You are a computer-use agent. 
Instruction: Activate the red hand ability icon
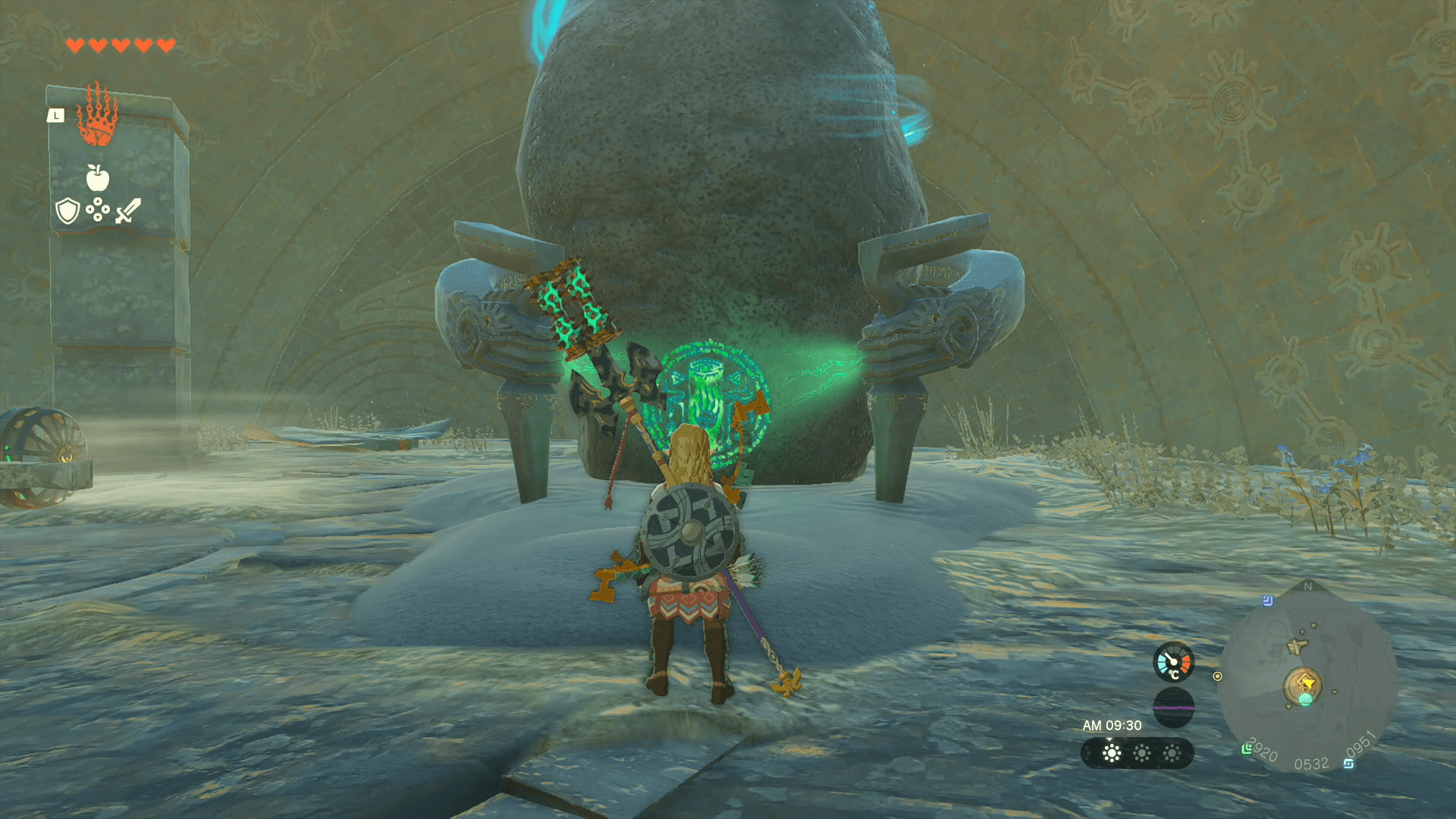click(x=96, y=115)
